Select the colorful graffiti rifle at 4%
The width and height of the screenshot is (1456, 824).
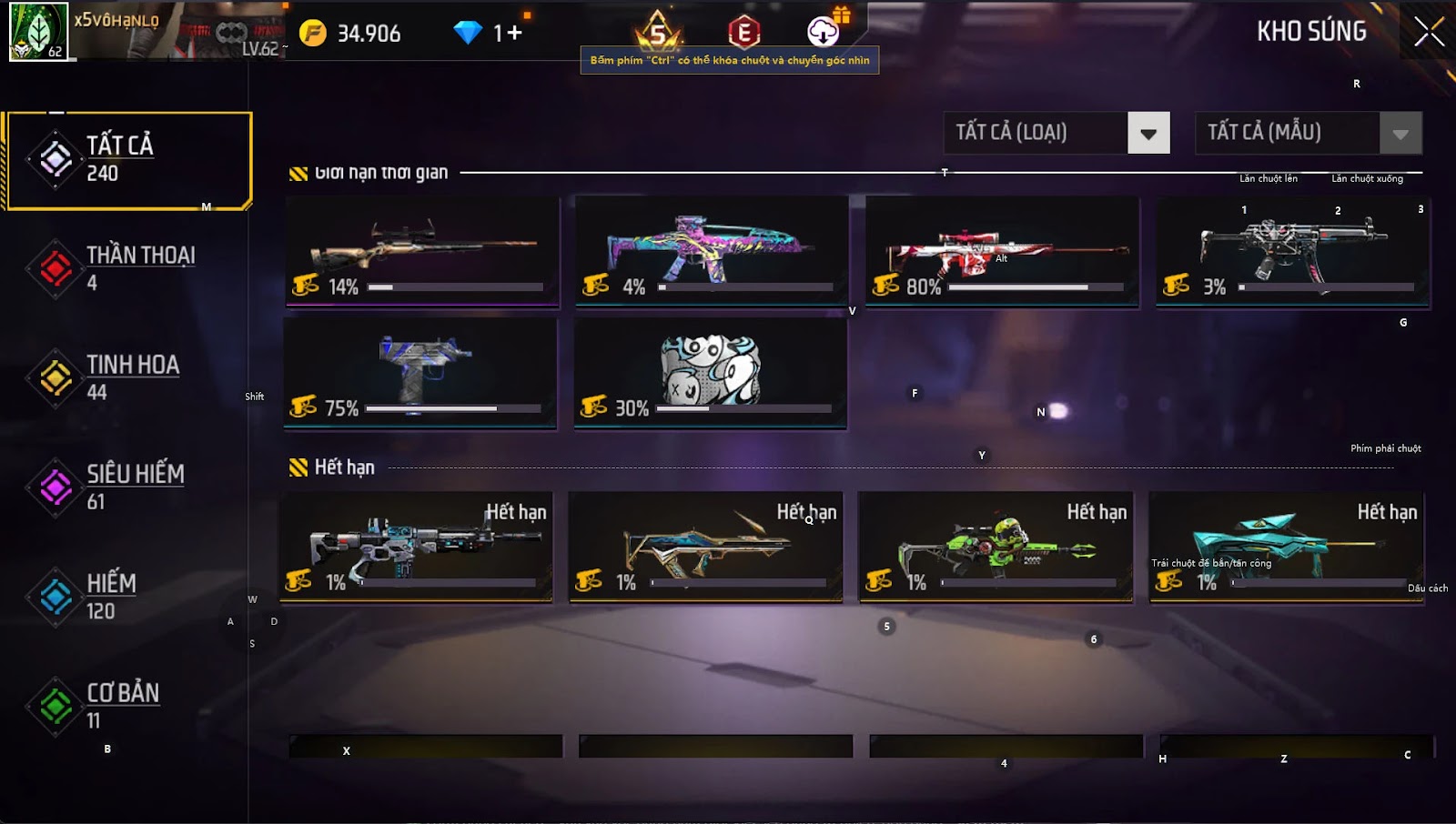pos(712,251)
